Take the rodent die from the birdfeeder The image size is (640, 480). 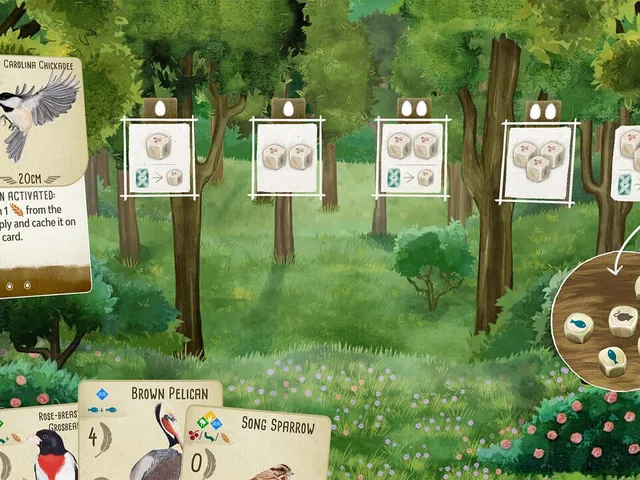click(622, 320)
